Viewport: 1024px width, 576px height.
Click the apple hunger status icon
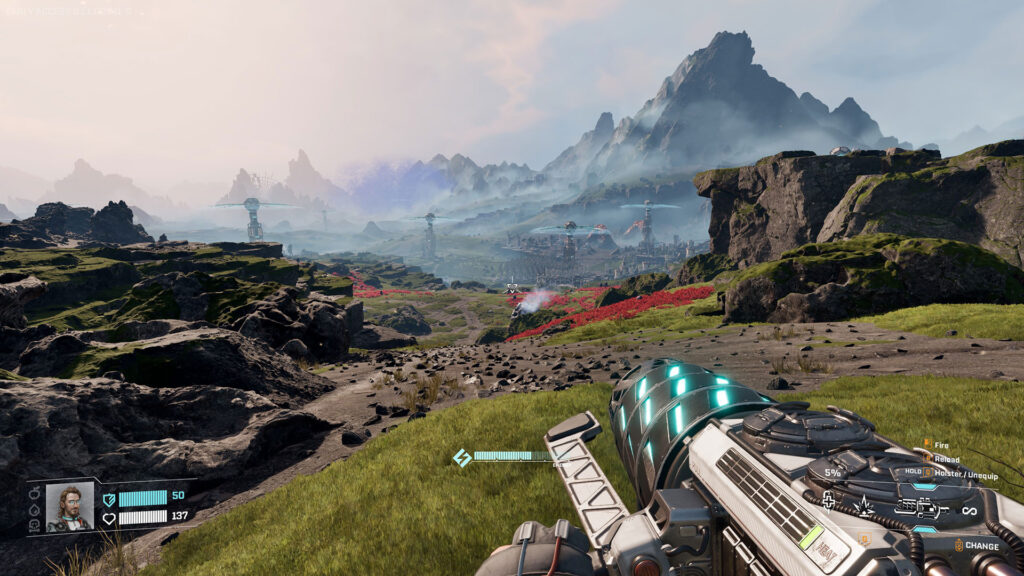tap(34, 493)
